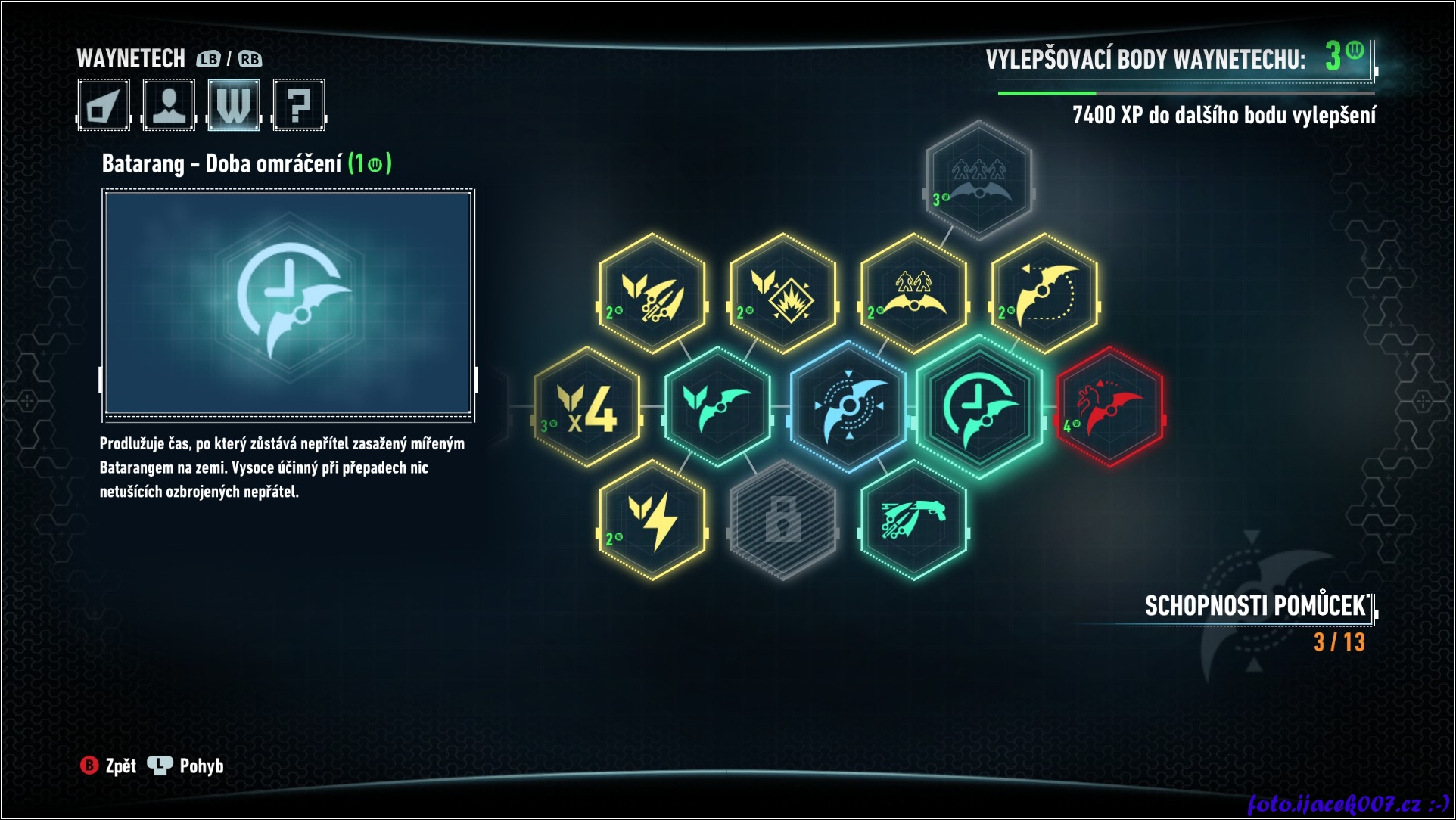Screen dimensions: 1456x820
Task: Select the Batarang stun duration clock node
Action: (979, 407)
